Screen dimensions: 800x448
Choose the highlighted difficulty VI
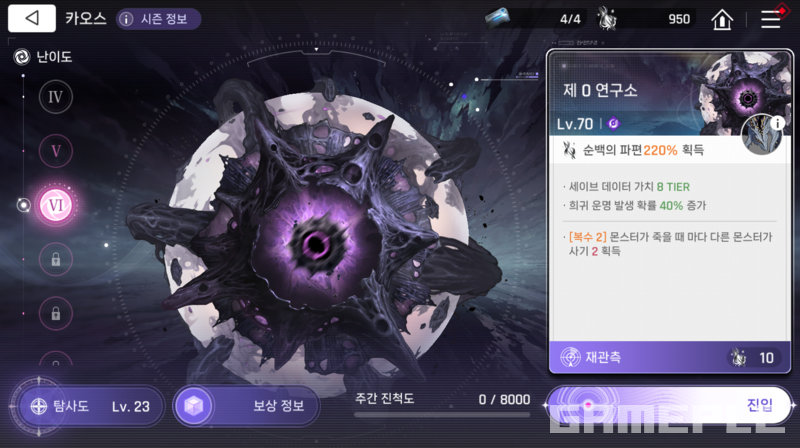[x=55, y=205]
